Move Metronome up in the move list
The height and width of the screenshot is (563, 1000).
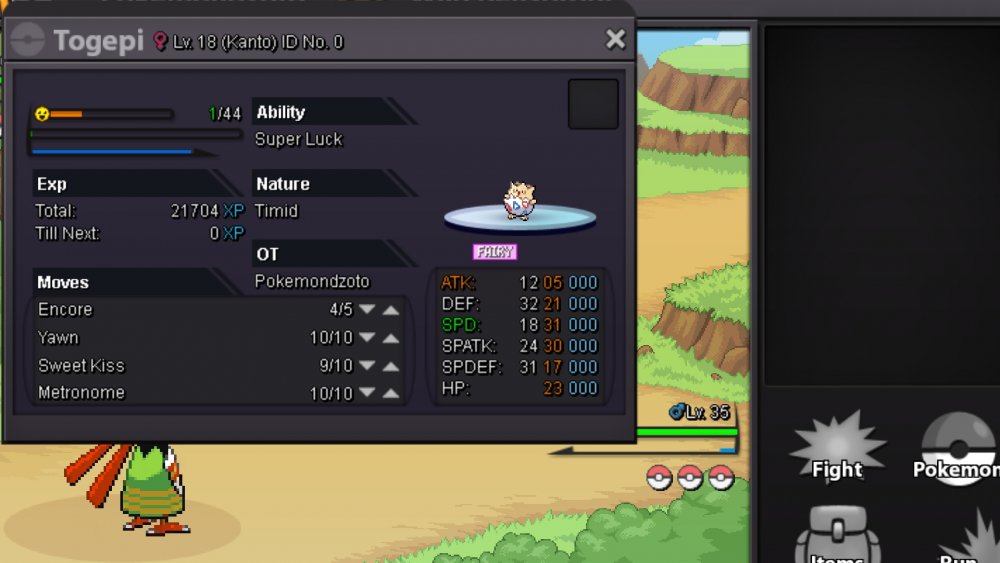click(x=391, y=394)
